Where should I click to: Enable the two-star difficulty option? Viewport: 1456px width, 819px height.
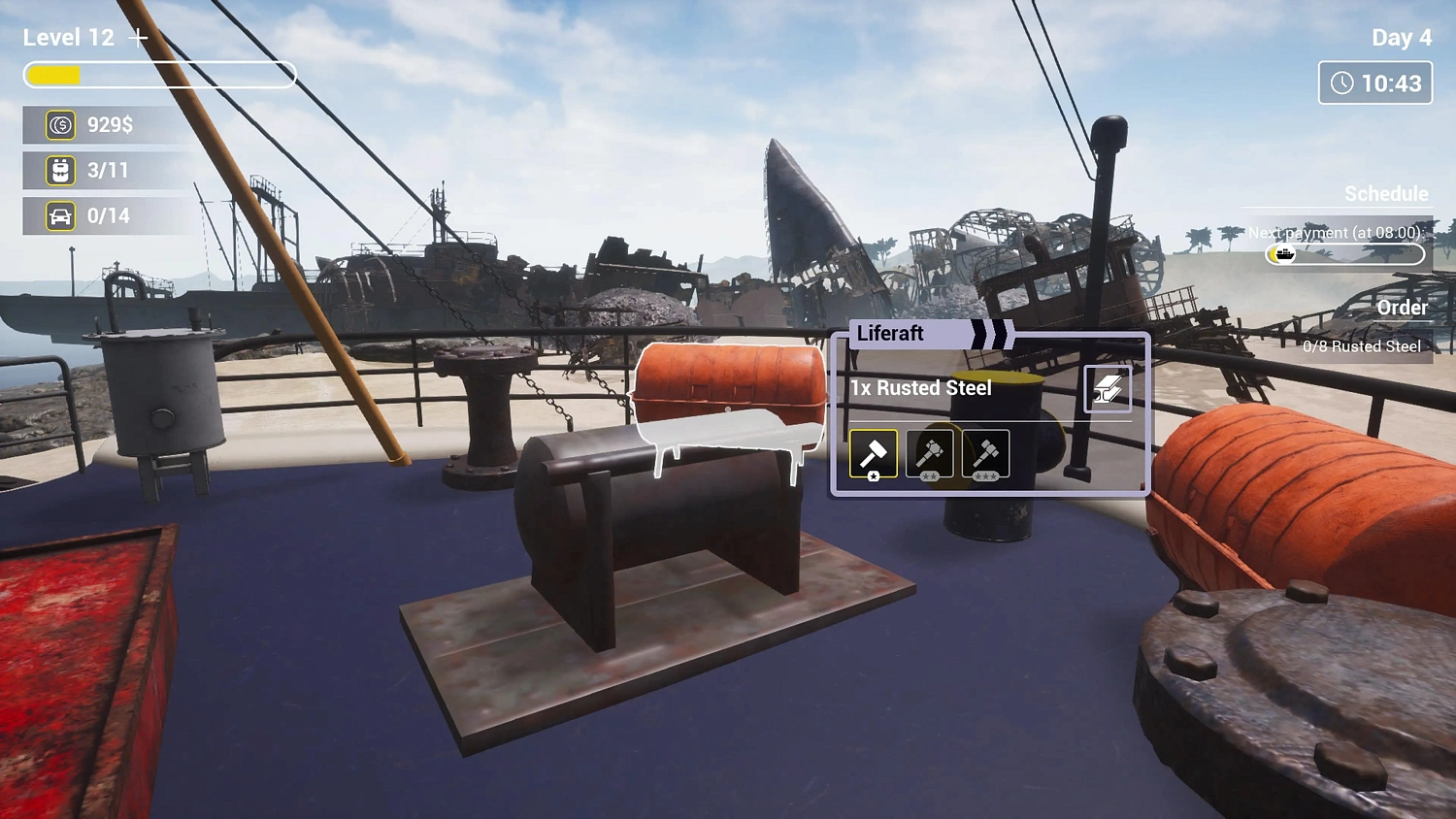click(930, 453)
